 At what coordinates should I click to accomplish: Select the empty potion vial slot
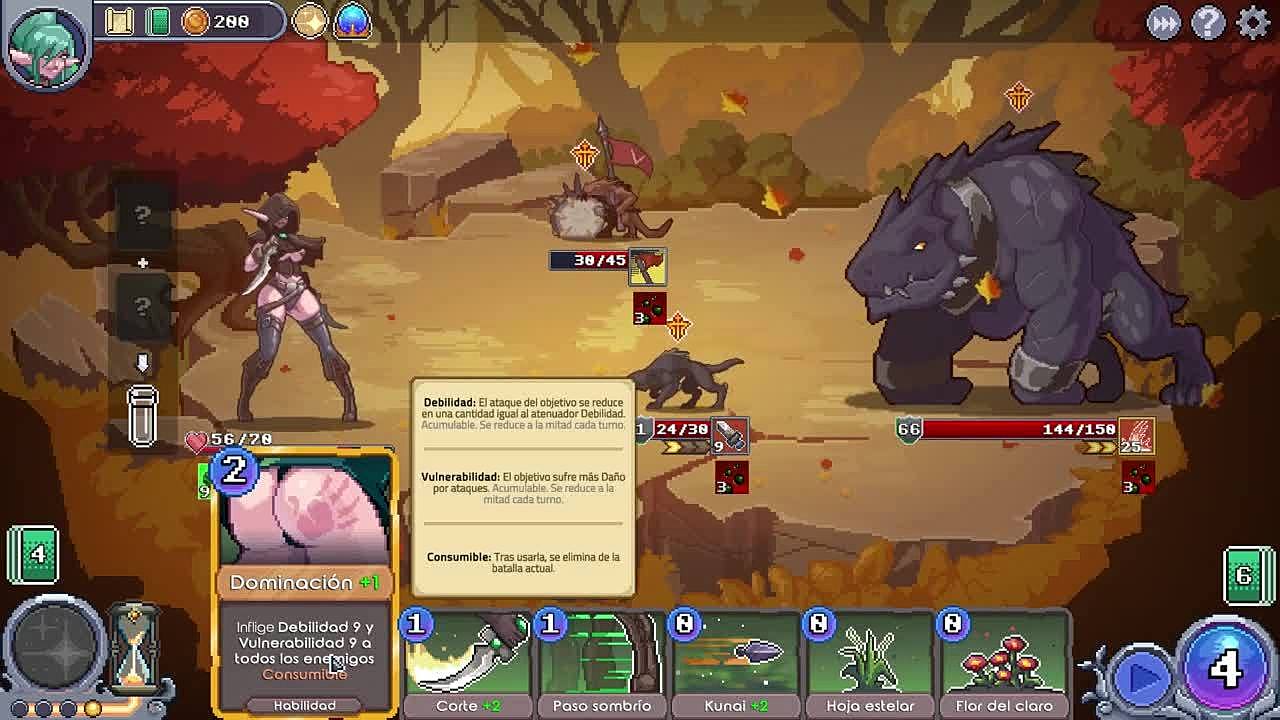pos(143,414)
